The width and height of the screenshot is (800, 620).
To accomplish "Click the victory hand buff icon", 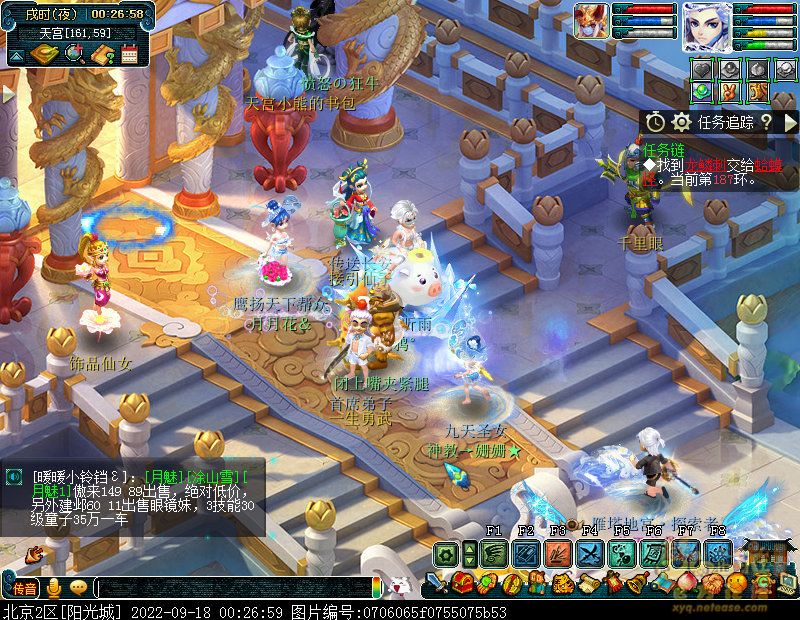I will tap(731, 91).
